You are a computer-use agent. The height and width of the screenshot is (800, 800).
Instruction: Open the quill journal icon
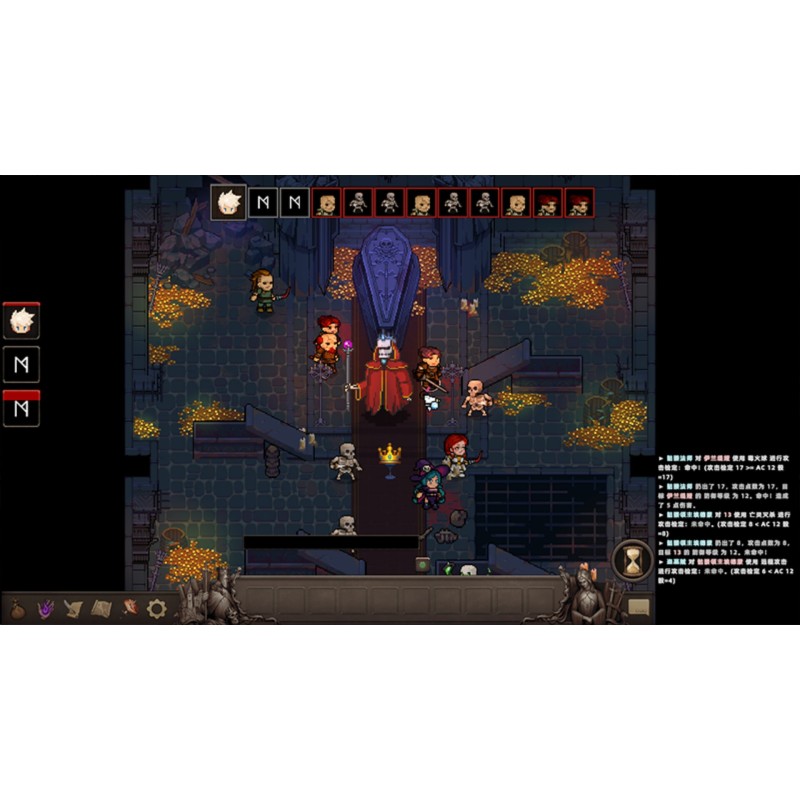(74, 608)
